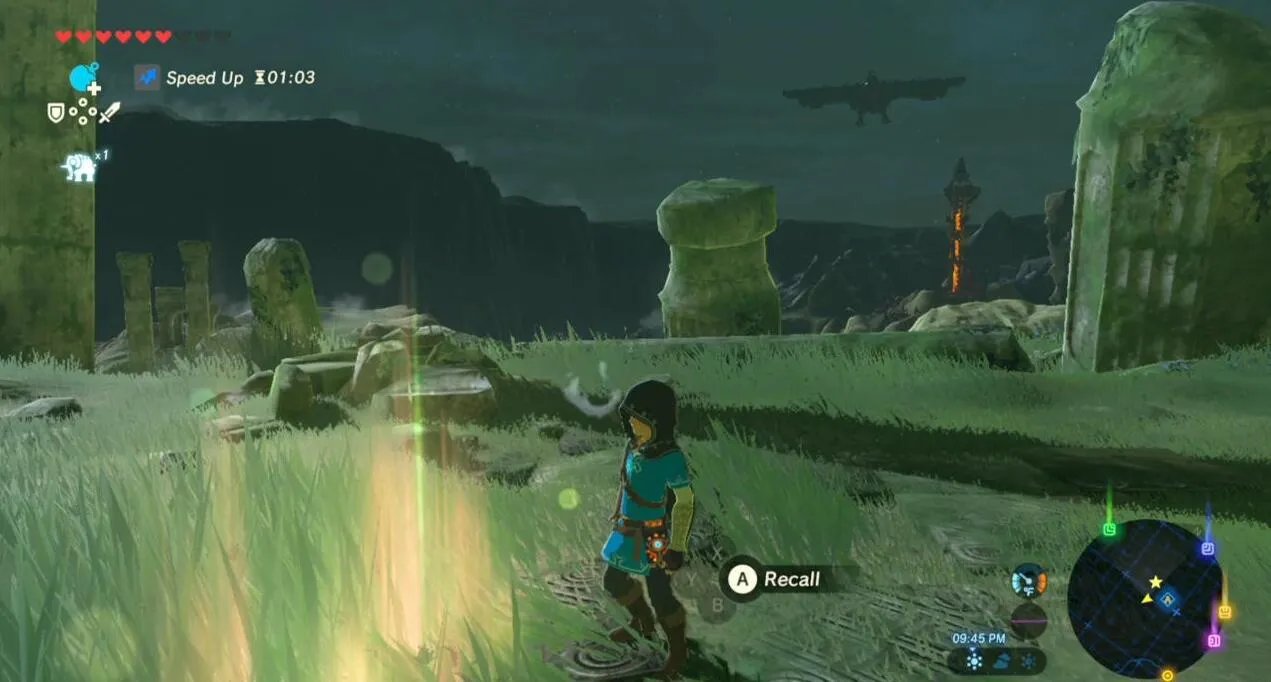The image size is (1271, 682).
Task: Select the green pin marker on the minimap
Action: coord(1109,529)
